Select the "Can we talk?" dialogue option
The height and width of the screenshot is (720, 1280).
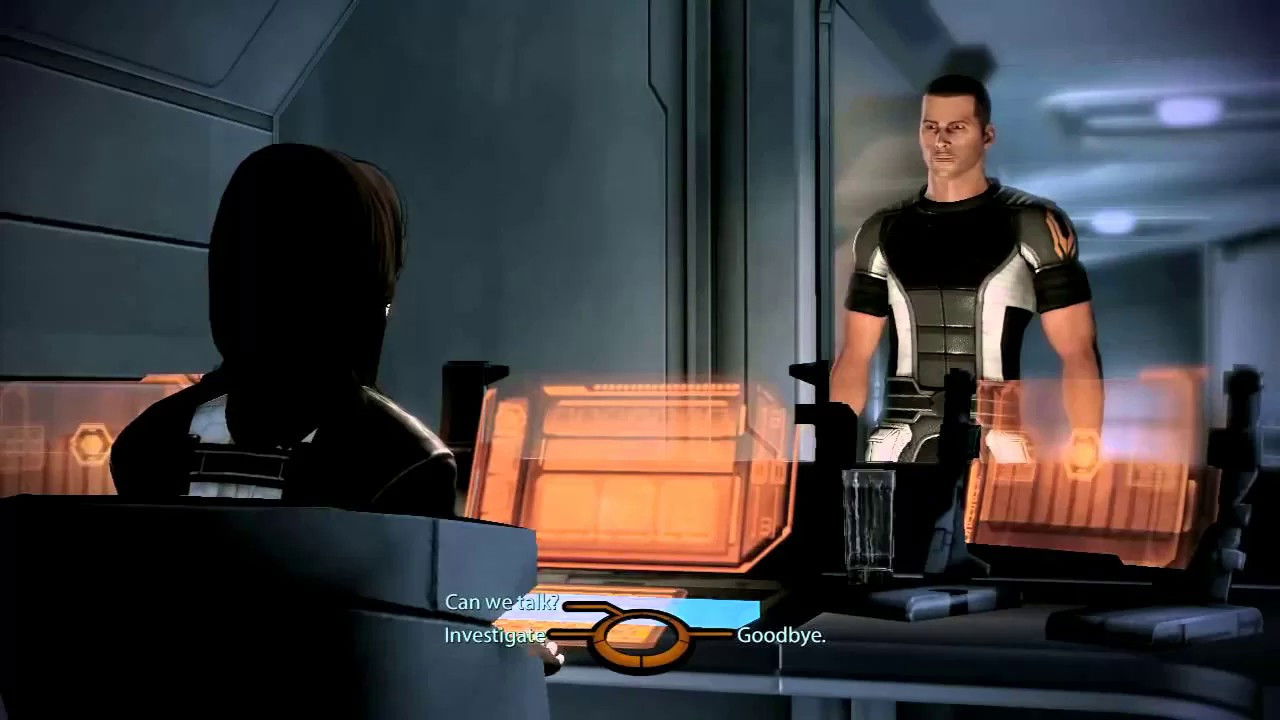[502, 603]
